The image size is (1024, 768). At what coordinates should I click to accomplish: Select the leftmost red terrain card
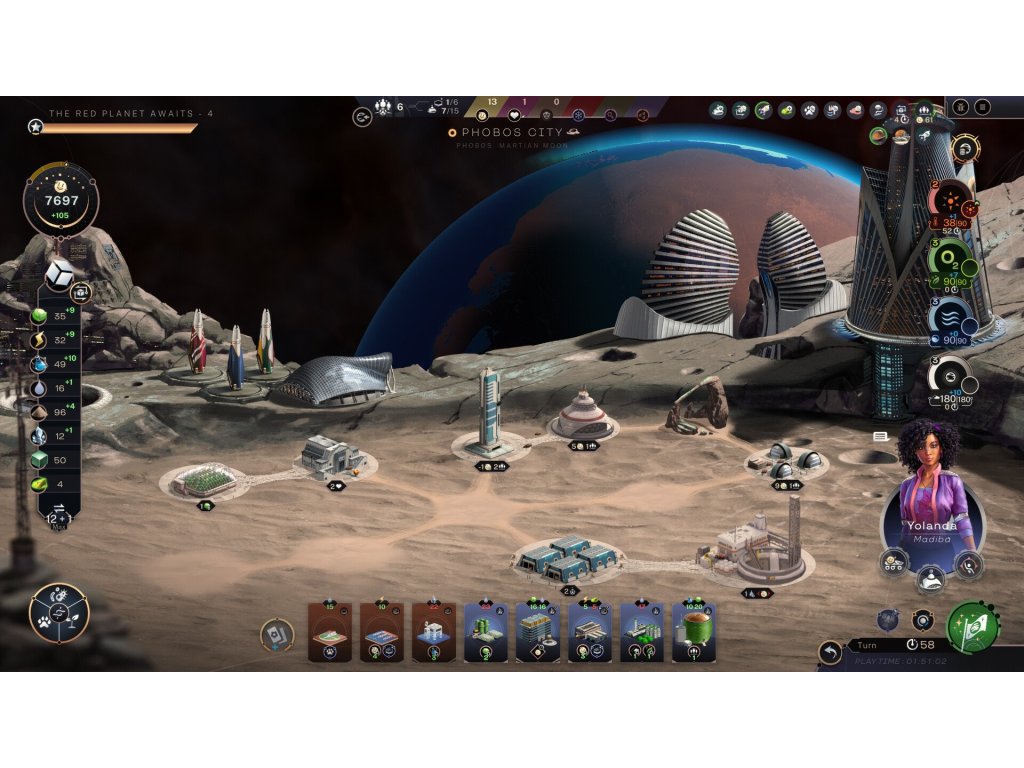(330, 632)
